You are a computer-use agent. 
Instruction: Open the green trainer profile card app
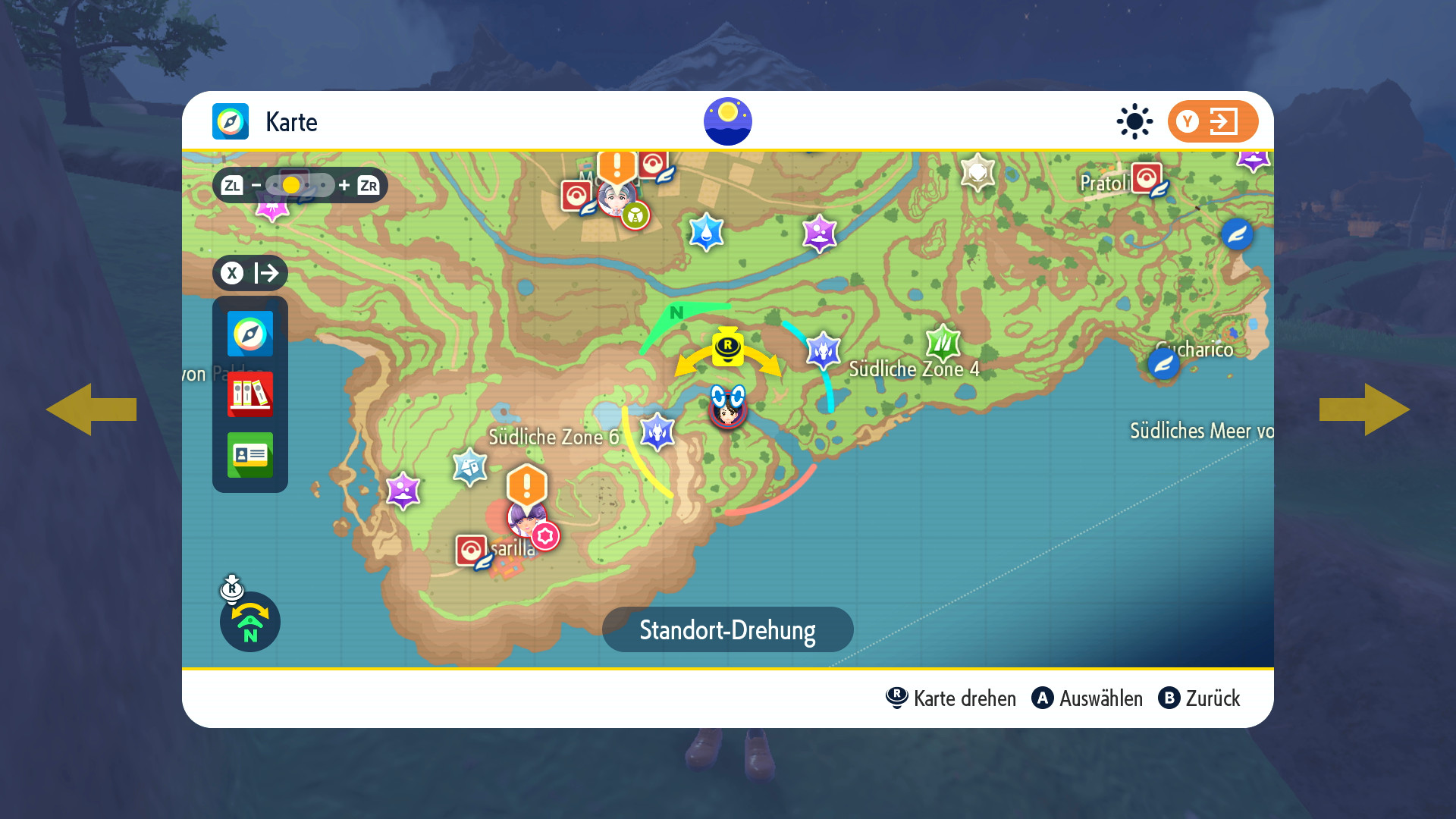[x=250, y=455]
